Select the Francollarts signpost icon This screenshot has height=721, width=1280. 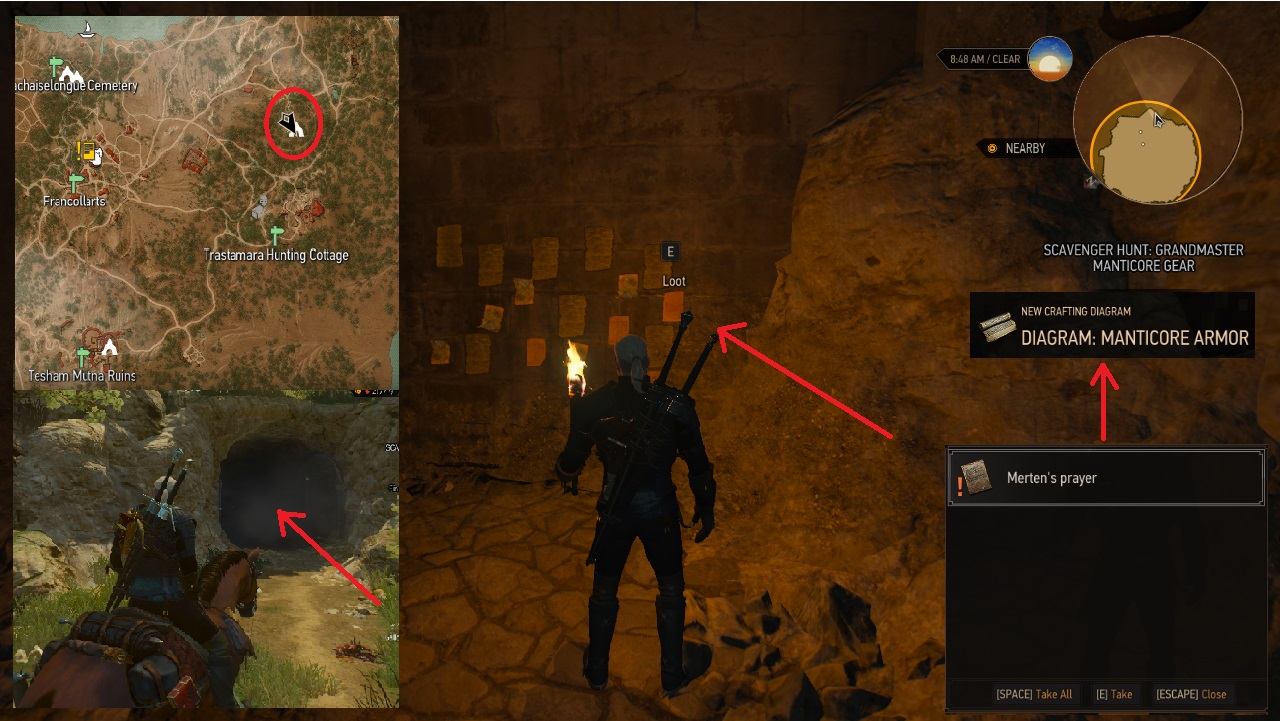click(x=74, y=180)
